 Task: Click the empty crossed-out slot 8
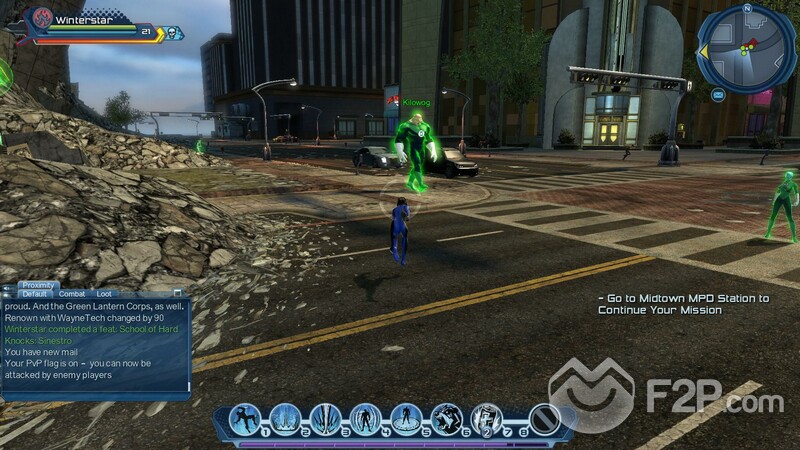(x=543, y=418)
